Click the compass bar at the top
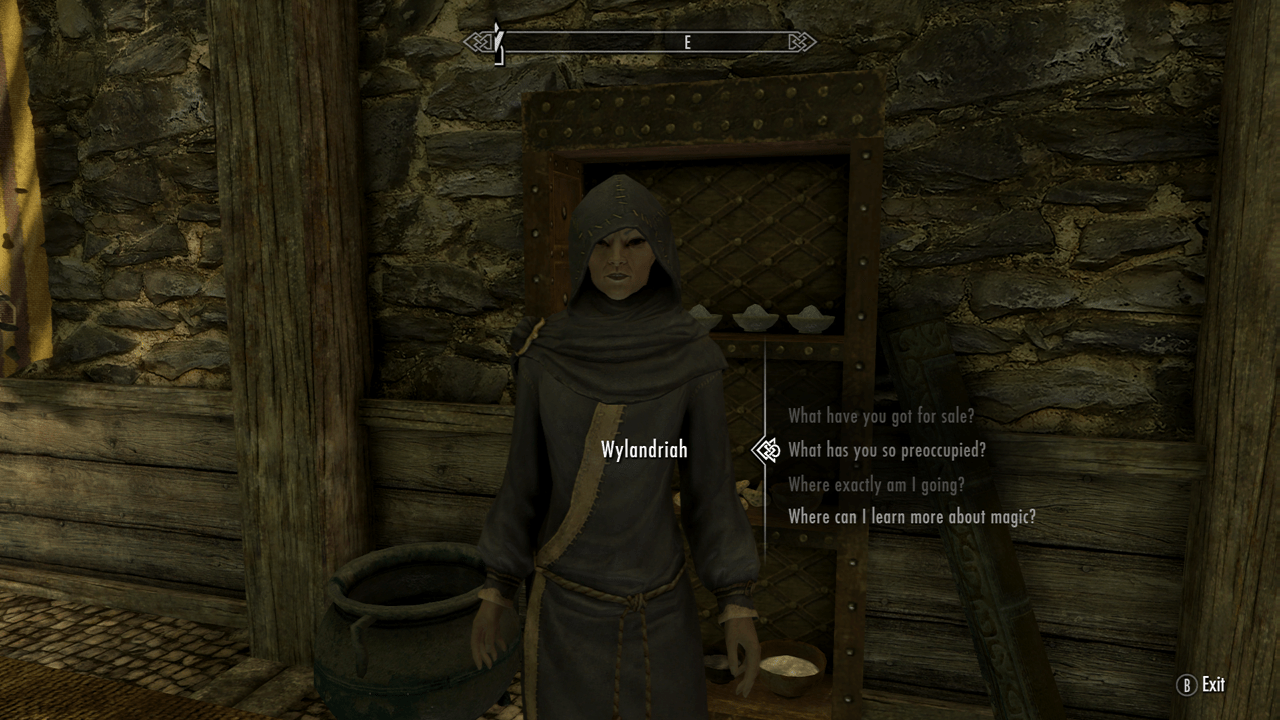The height and width of the screenshot is (720, 1280). tap(645, 43)
